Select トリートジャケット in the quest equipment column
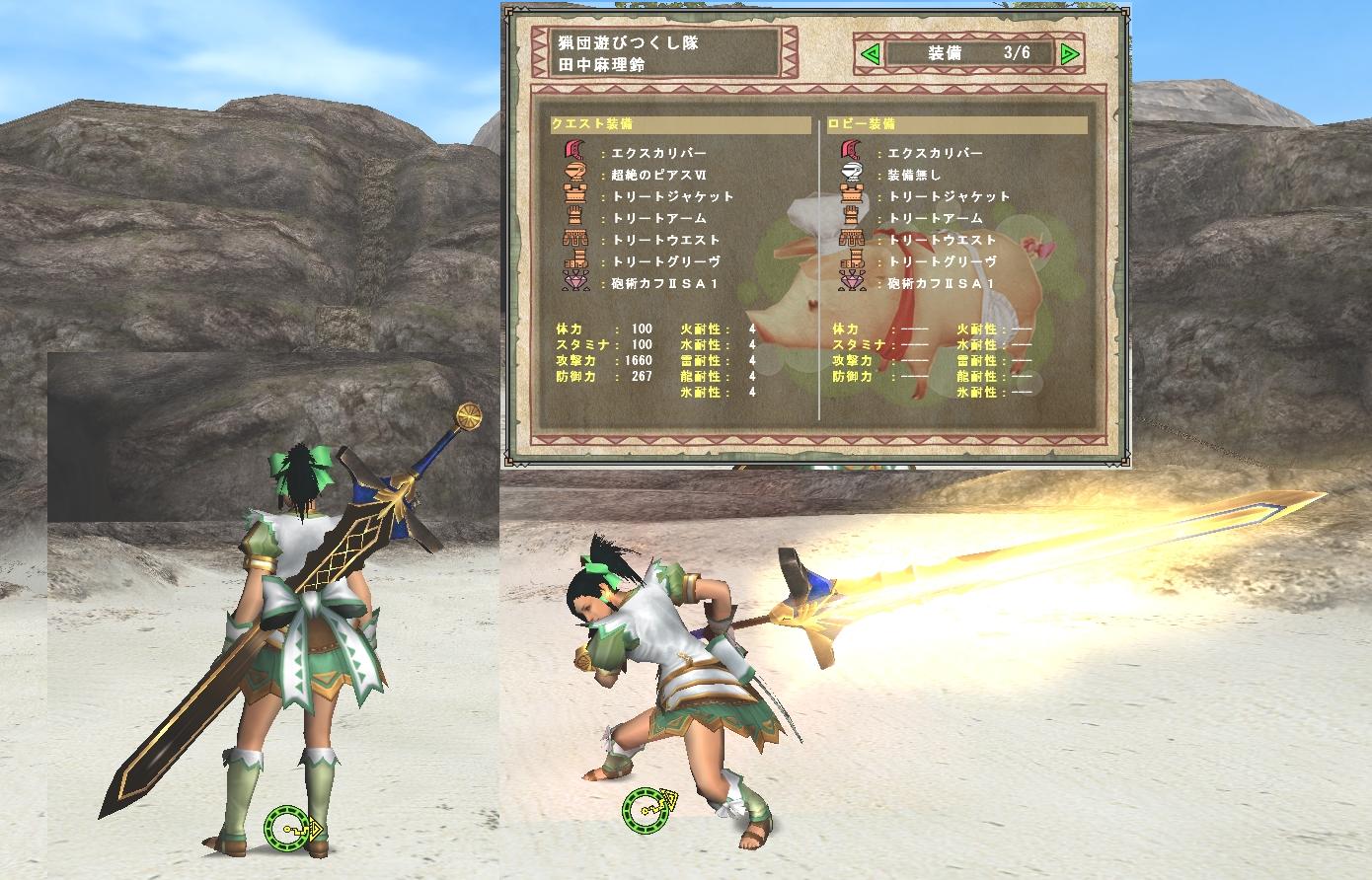Viewport: 1372px width, 880px height. (673, 196)
